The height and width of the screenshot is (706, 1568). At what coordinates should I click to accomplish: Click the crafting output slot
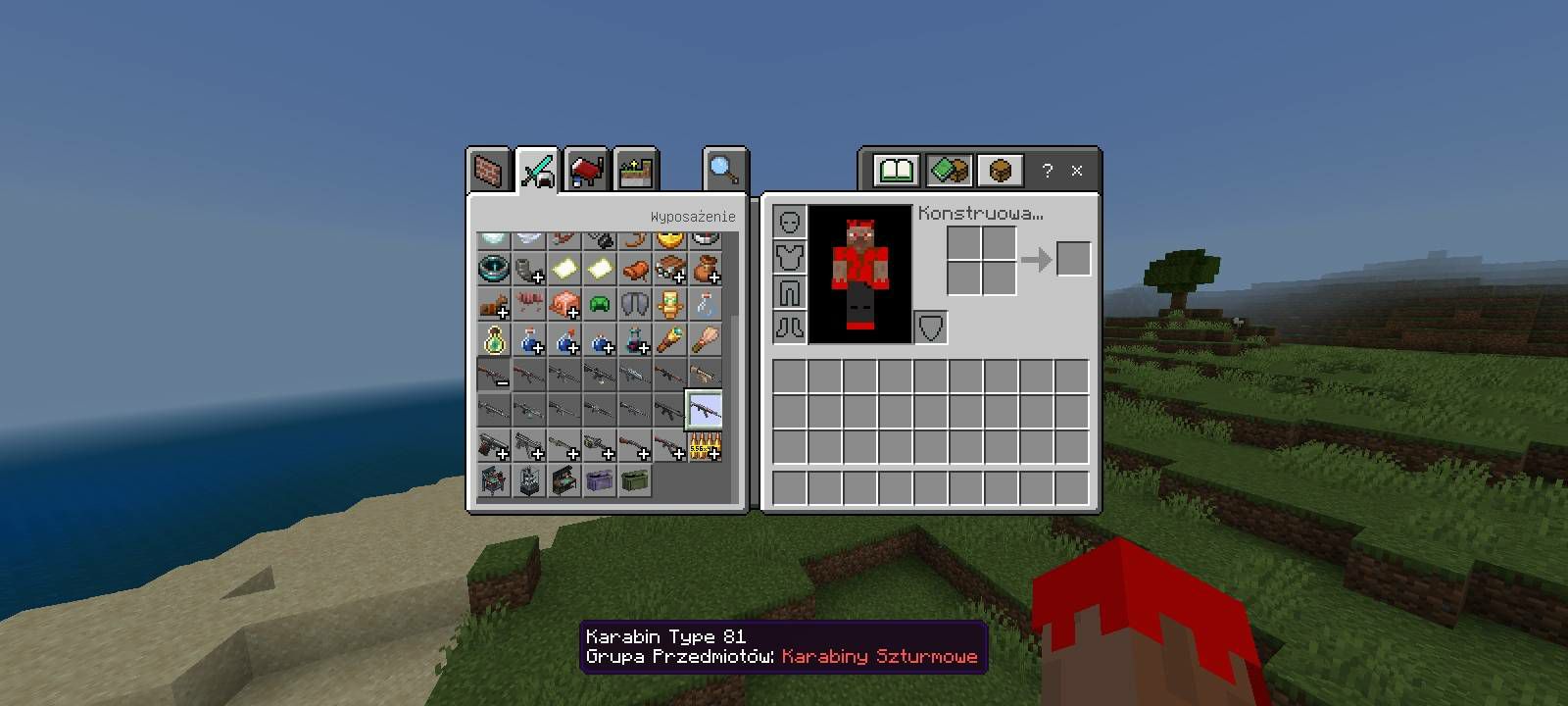point(1073,259)
